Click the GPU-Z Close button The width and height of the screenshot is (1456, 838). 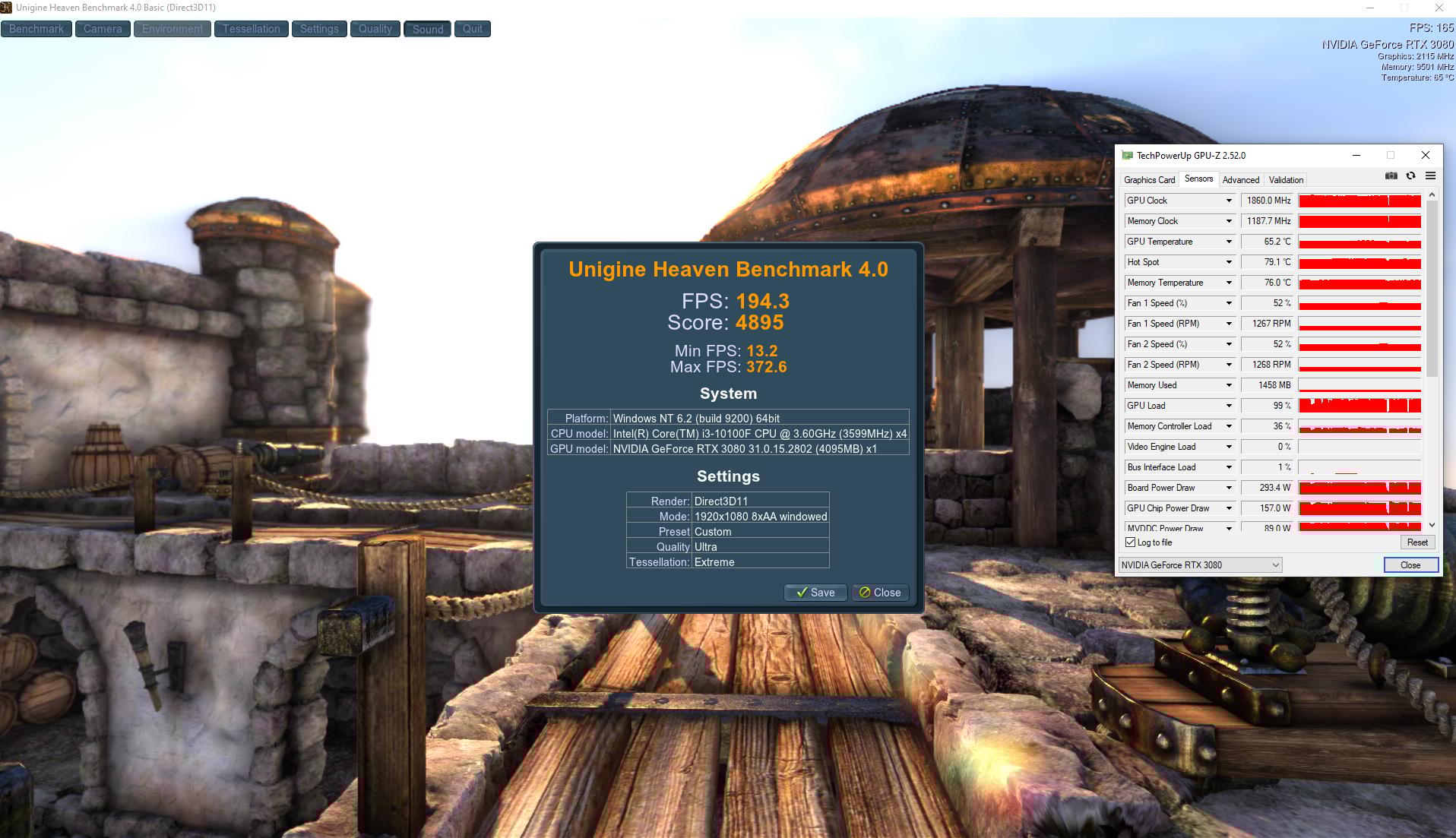point(1410,565)
